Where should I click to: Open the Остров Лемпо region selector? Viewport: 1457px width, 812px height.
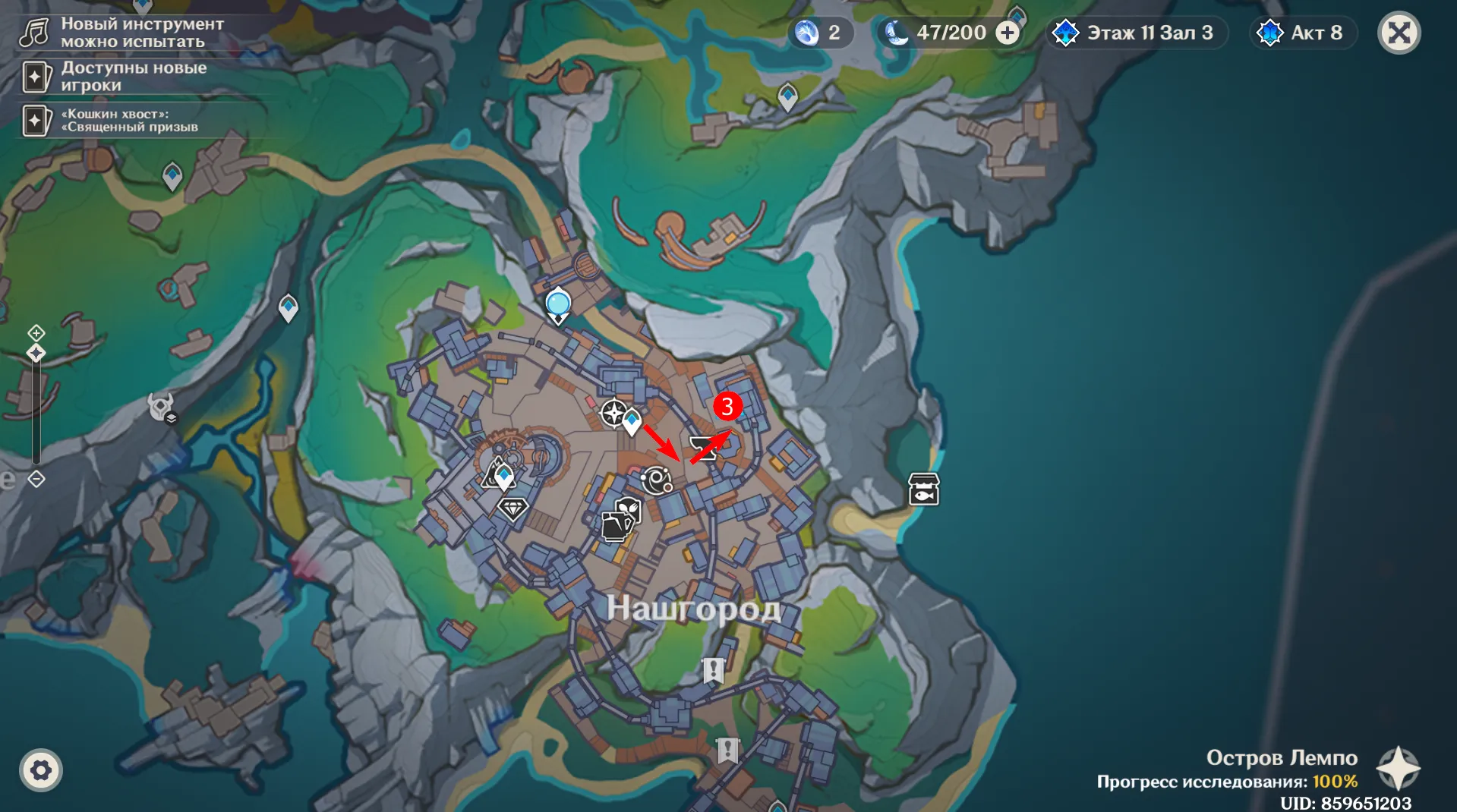1398,767
